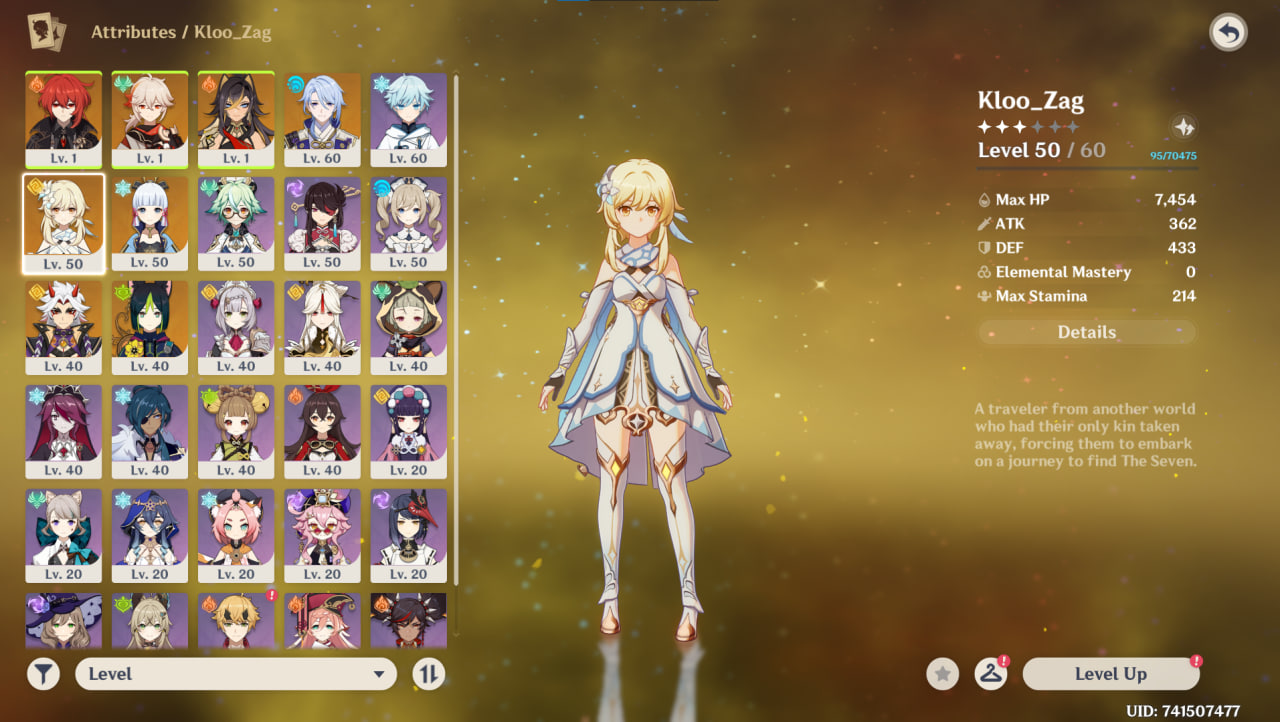Choose Amber's level 40 portrait
This screenshot has height=722, width=1280.
tap(322, 430)
